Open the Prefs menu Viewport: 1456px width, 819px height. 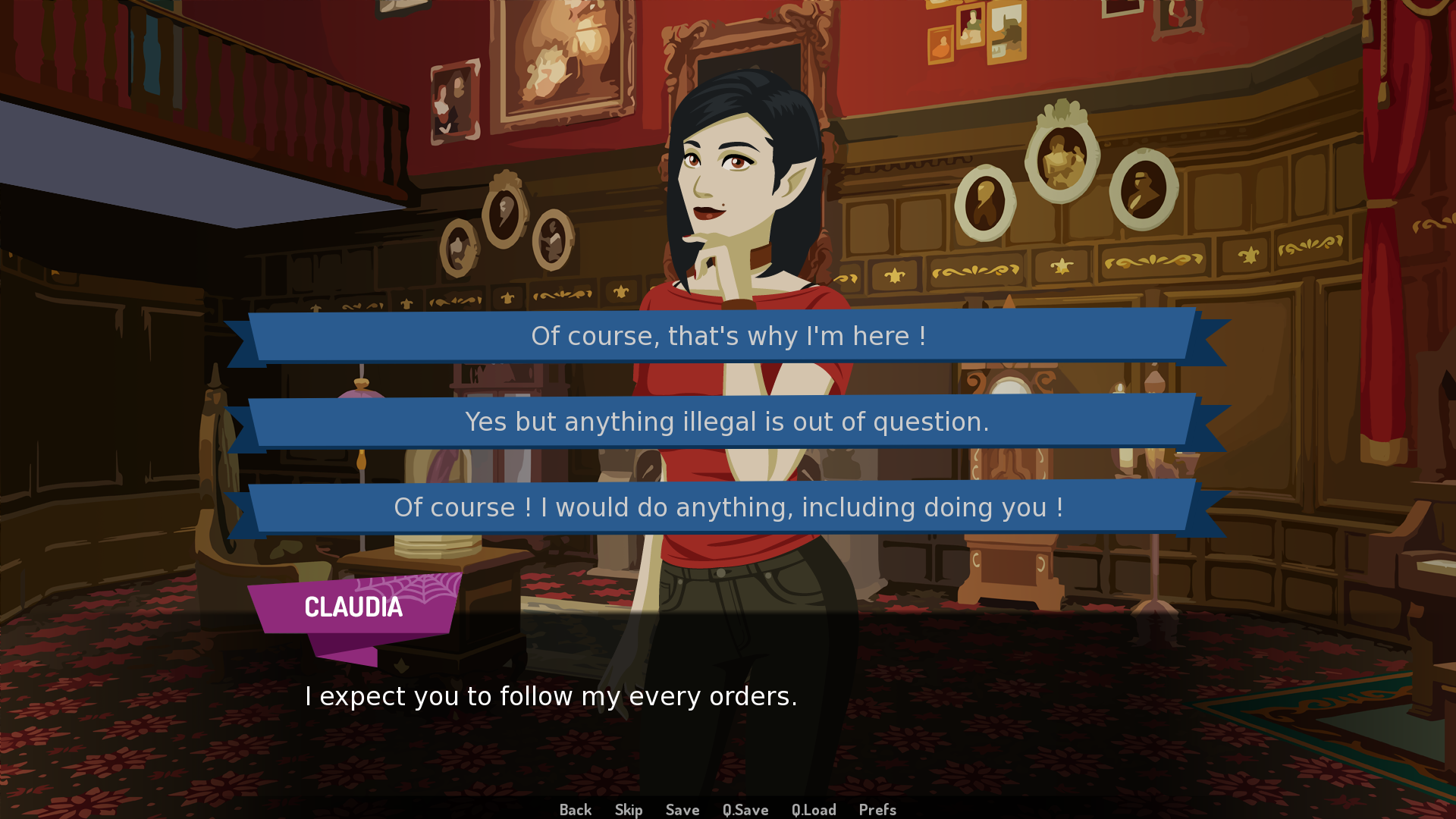click(877, 810)
